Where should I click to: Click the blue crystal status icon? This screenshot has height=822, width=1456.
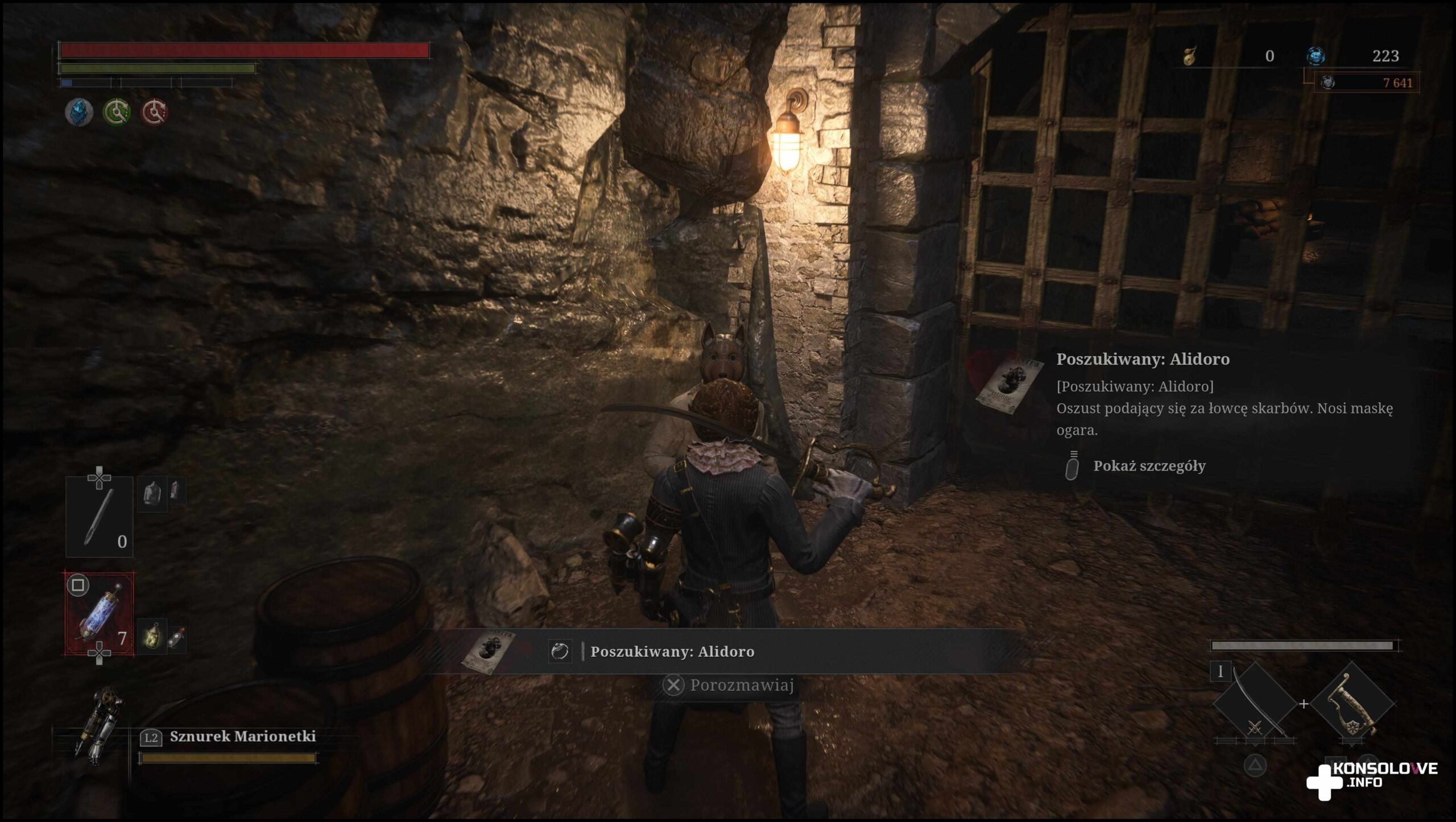click(x=79, y=111)
